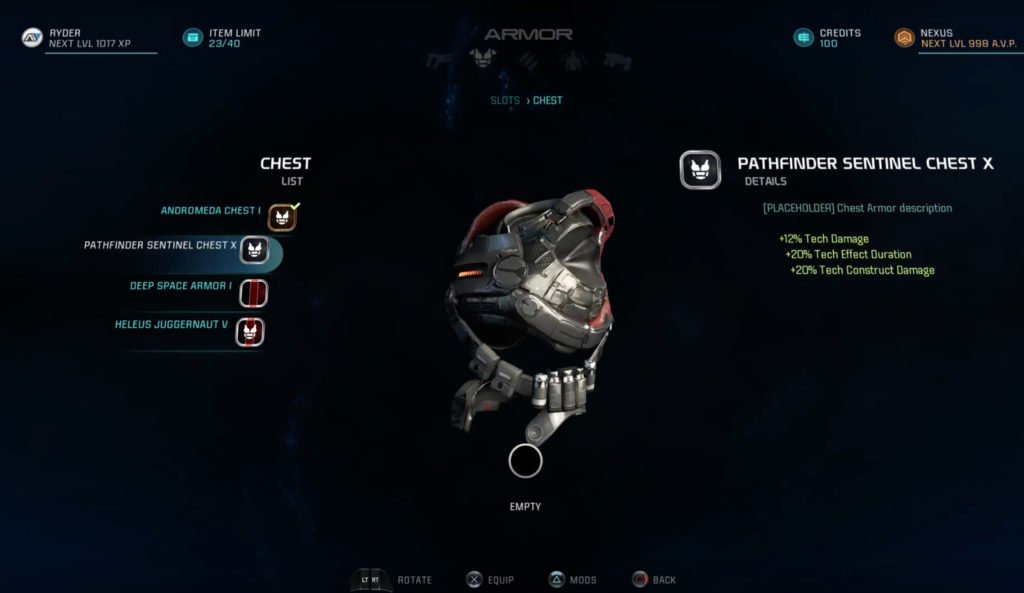
Task: Select Deep Space Armor I in chest list
Action: point(181,286)
